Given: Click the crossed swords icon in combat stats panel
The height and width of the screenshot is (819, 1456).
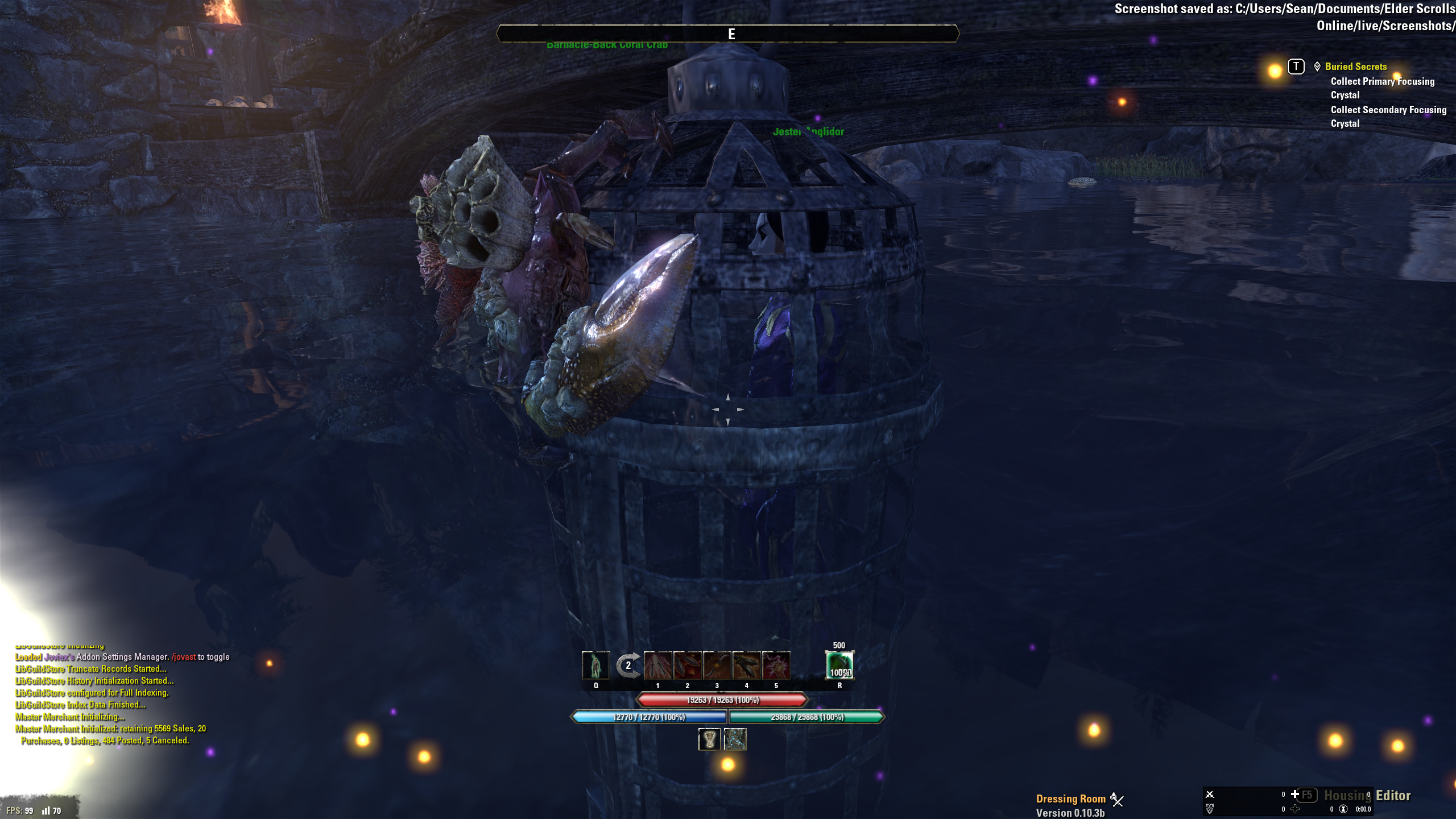Looking at the screenshot, I should pos(1210,795).
